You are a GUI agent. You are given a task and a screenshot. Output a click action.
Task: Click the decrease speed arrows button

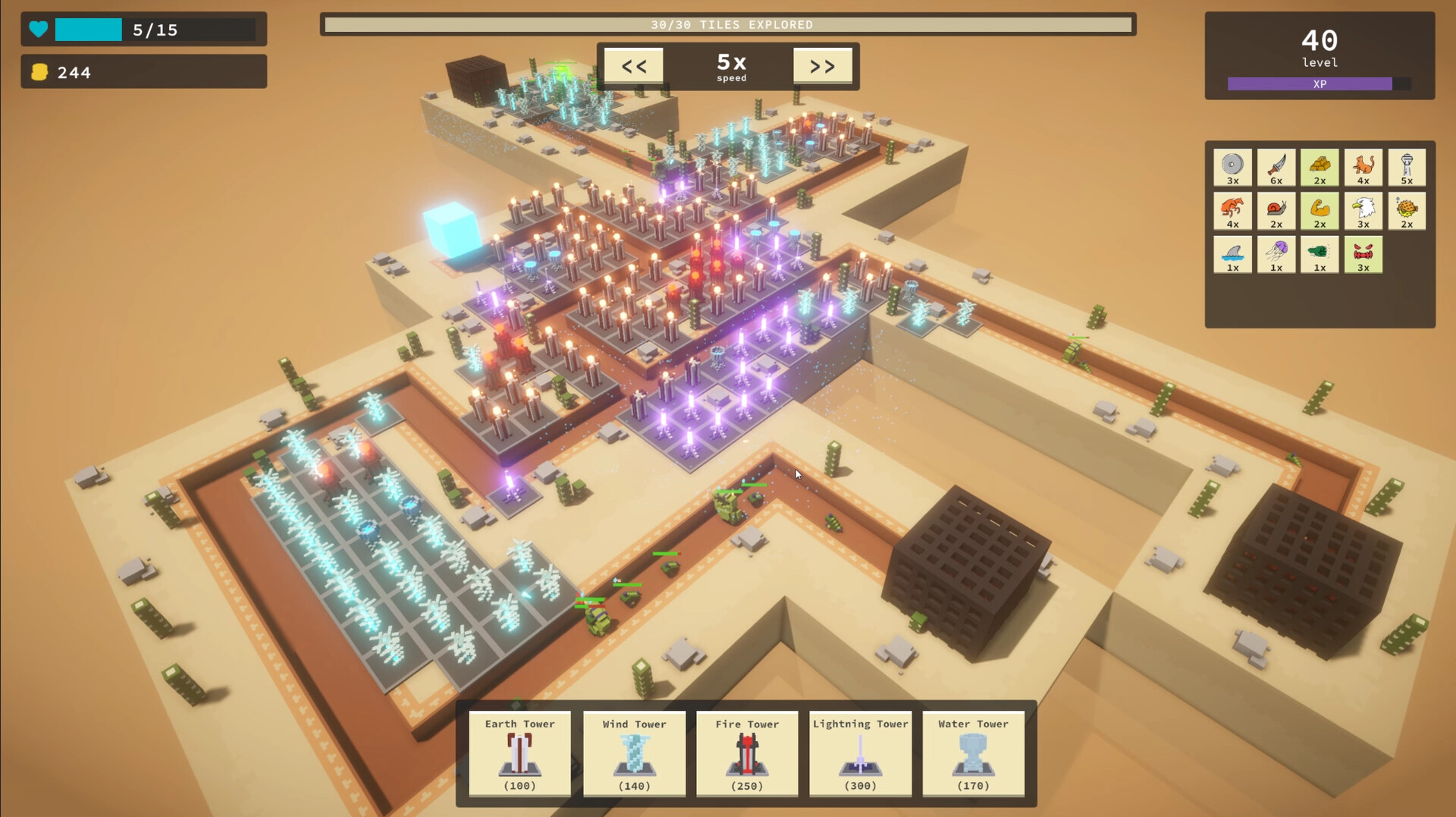(633, 65)
